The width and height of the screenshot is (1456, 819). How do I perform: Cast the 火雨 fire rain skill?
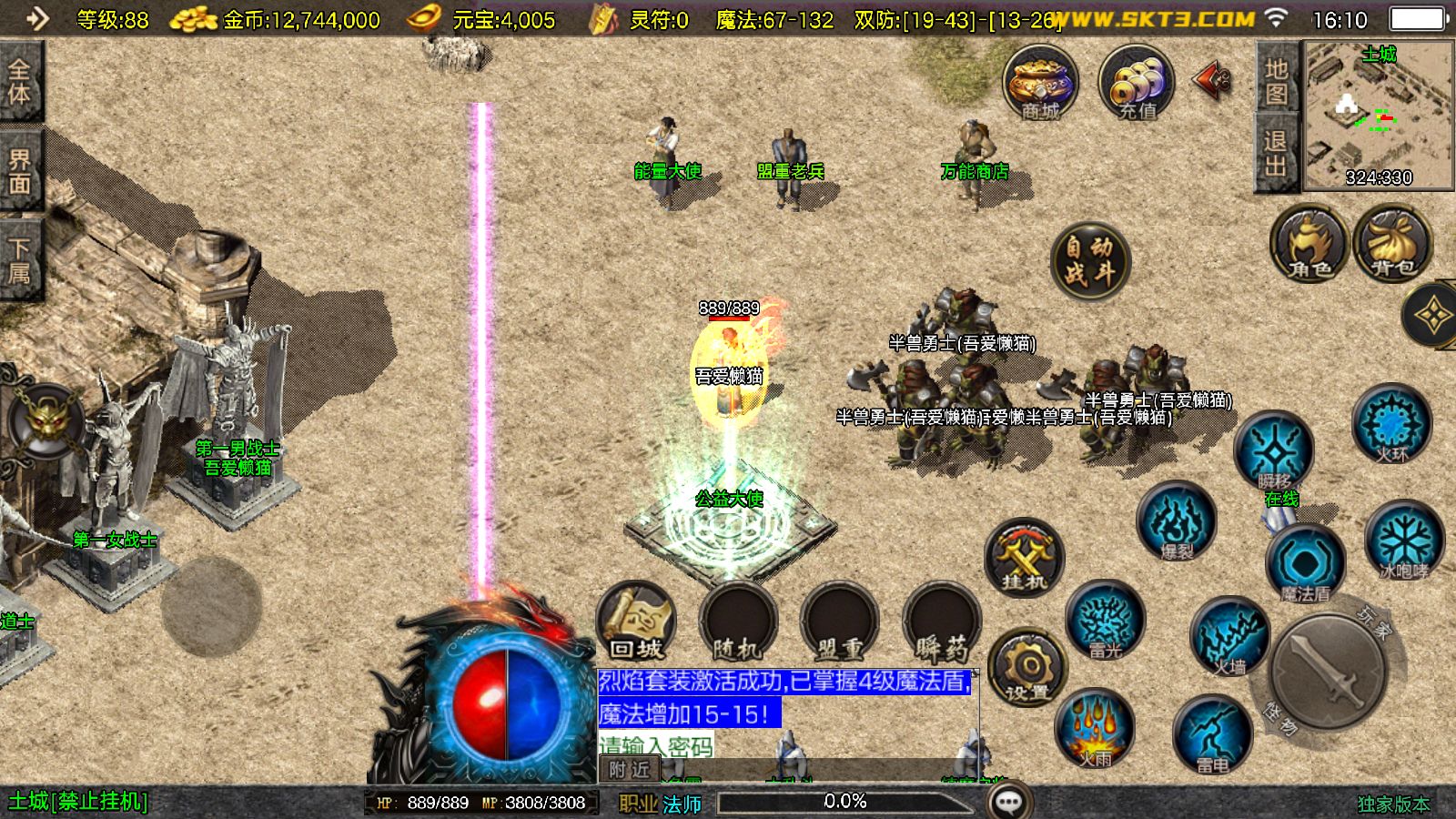(x=1095, y=728)
